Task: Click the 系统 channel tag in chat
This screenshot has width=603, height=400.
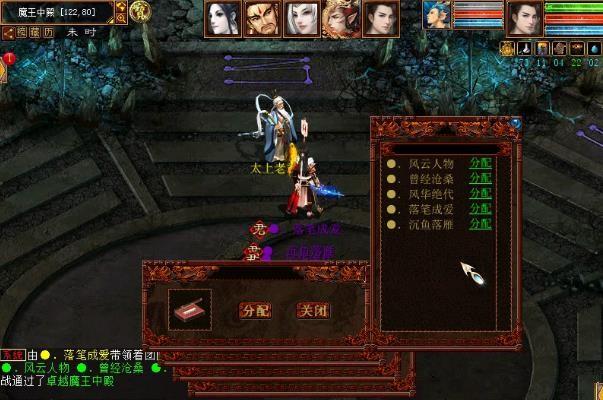Action: [x=11, y=355]
